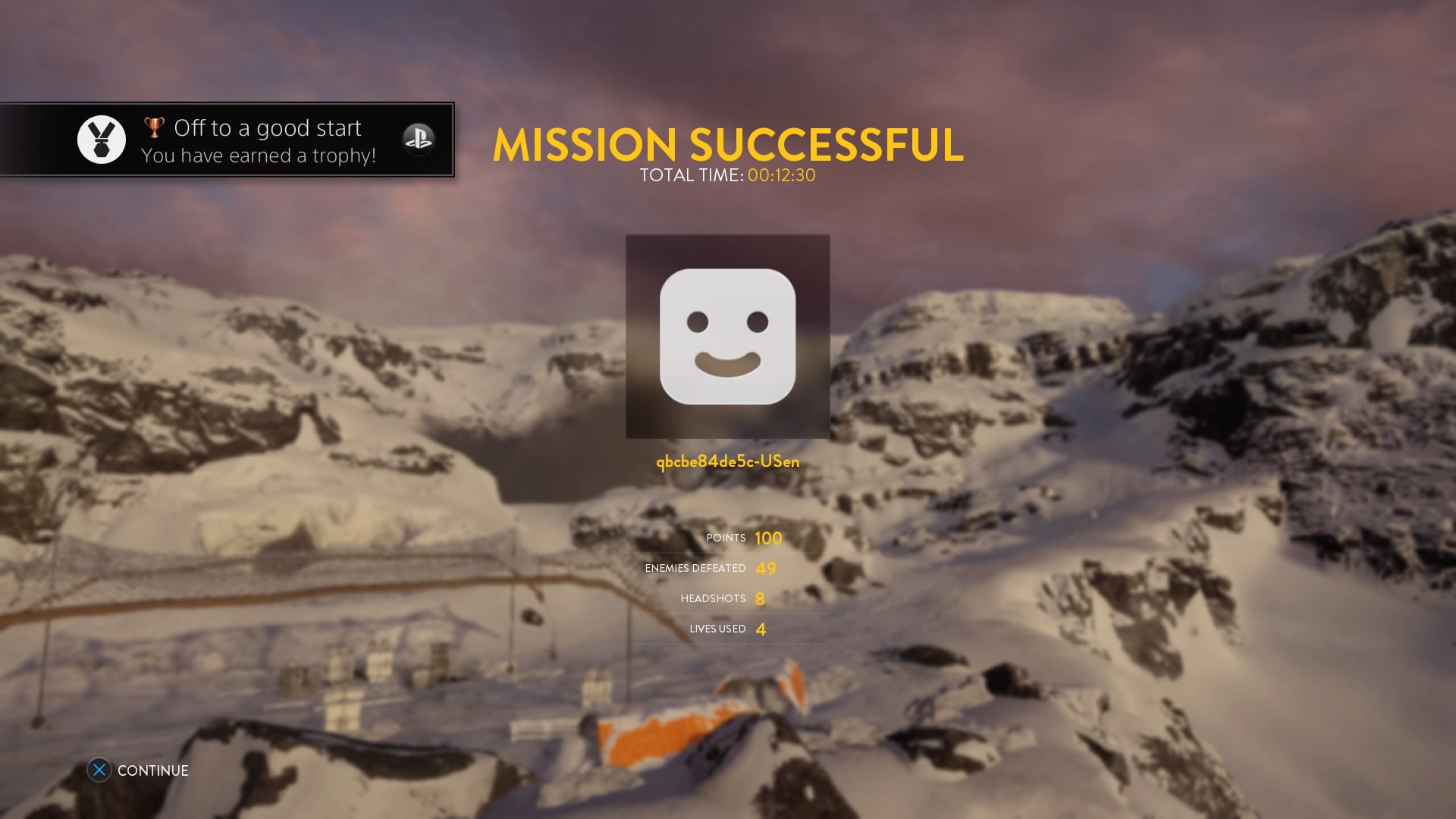Click the HEADSHOTS stat entry
The width and height of the screenshot is (1456, 819).
tap(713, 598)
